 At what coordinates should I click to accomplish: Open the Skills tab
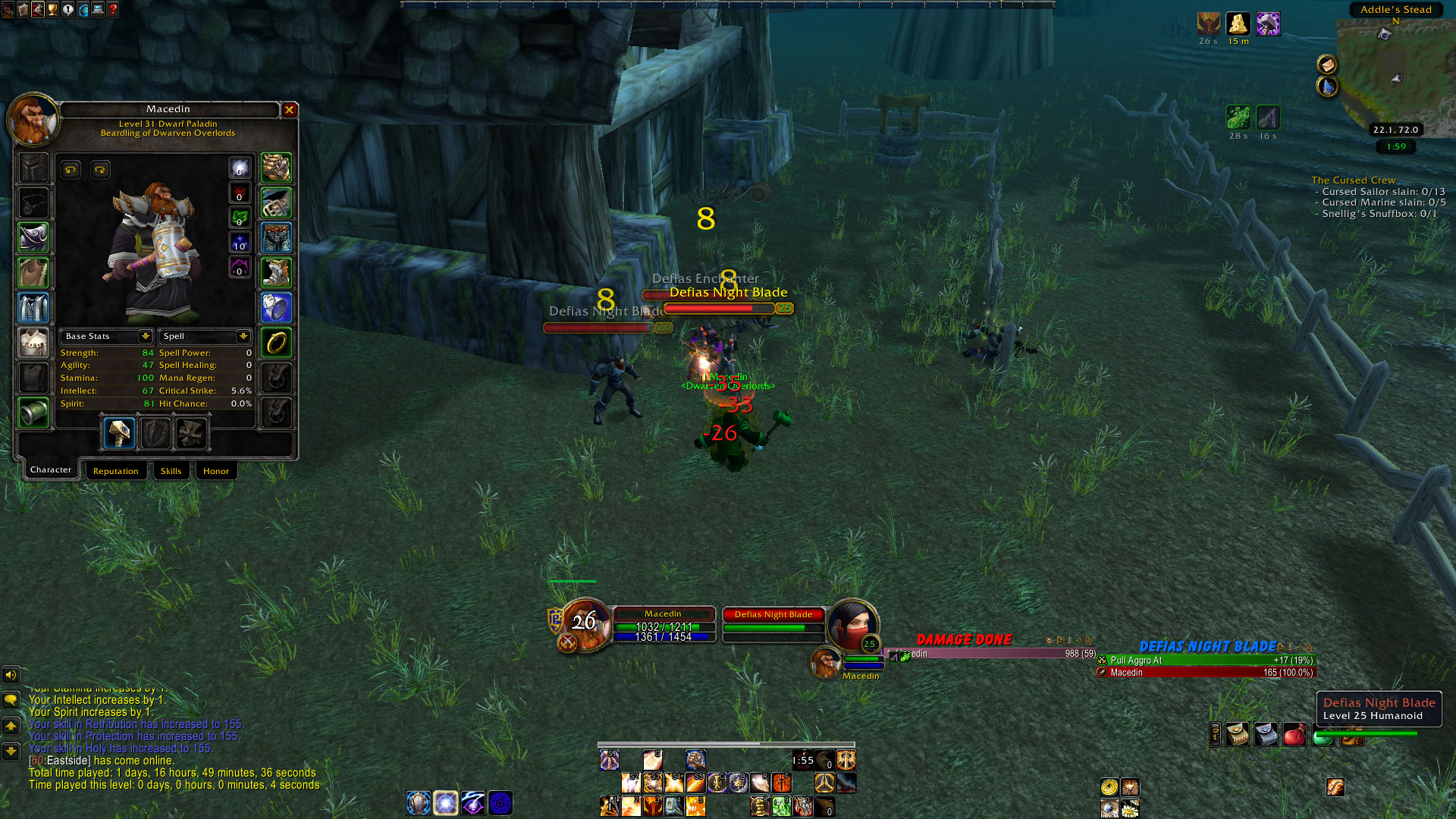pos(171,471)
